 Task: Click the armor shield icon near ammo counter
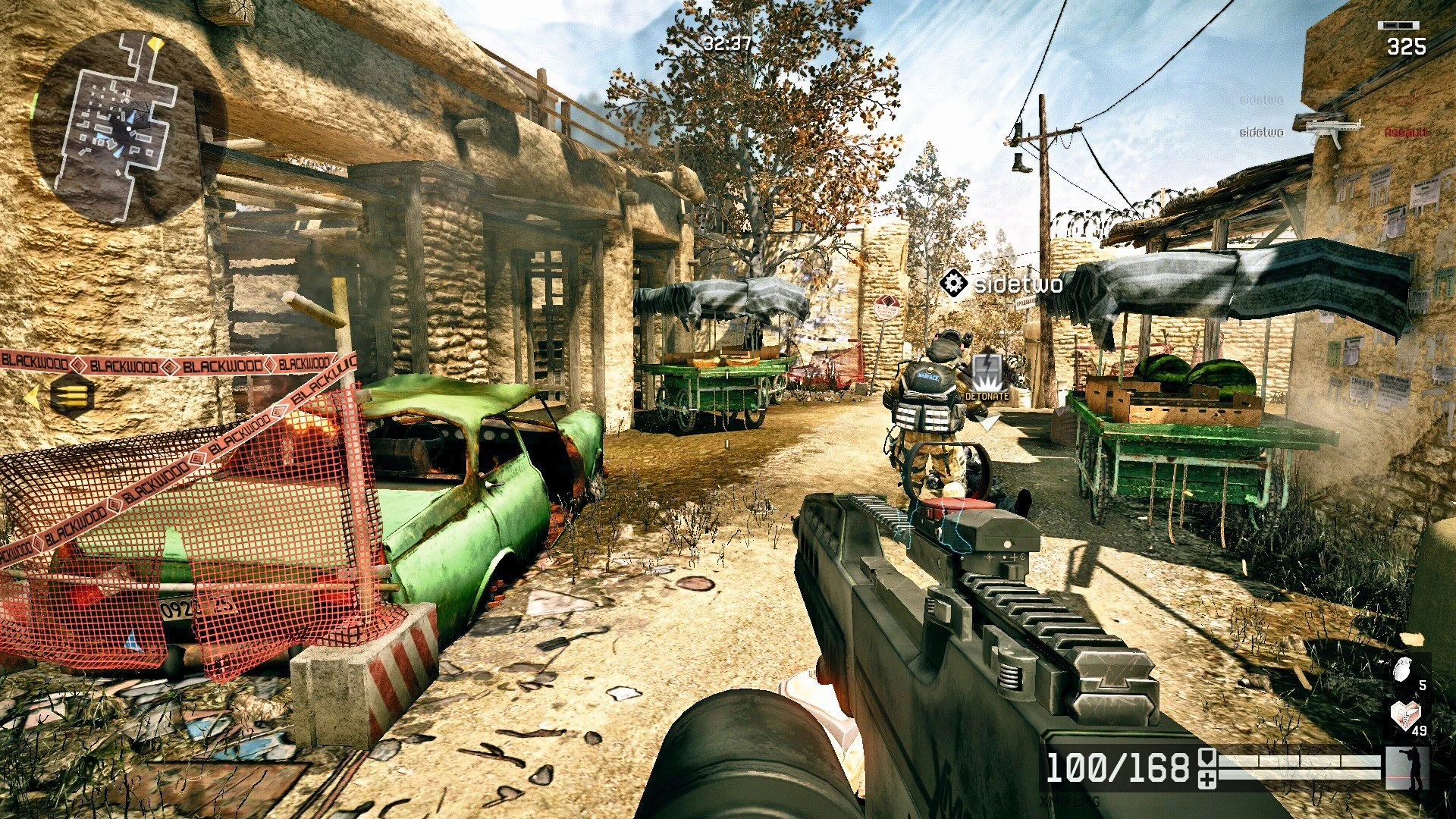tap(1206, 758)
